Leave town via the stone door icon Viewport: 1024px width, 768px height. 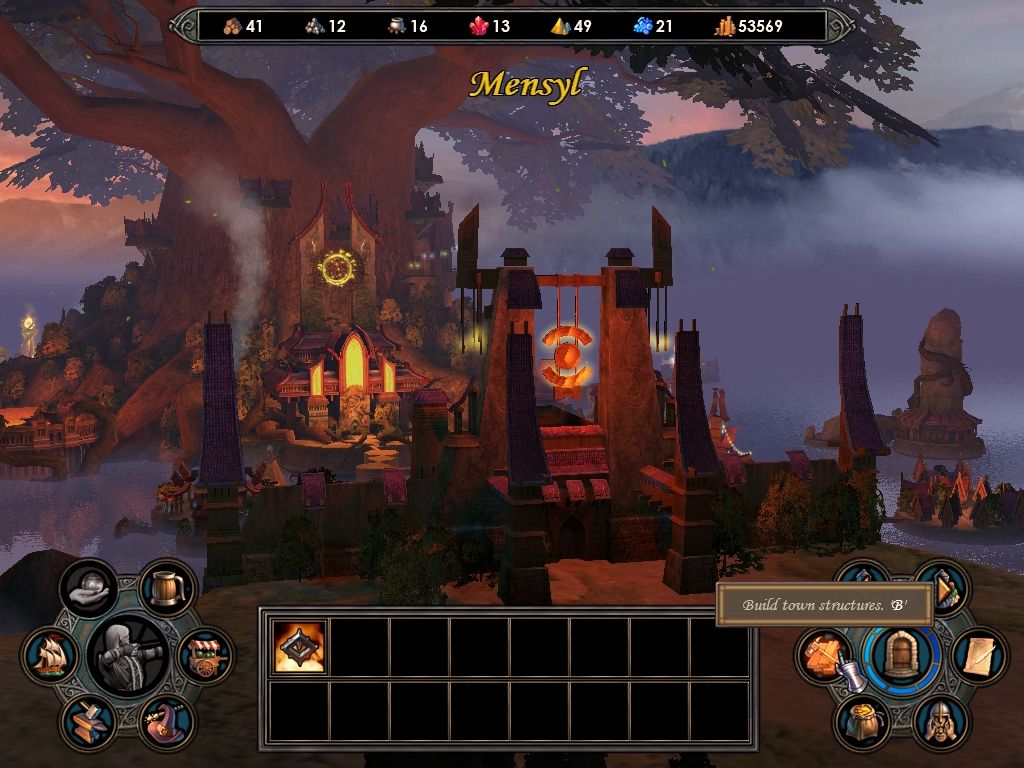[x=902, y=656]
